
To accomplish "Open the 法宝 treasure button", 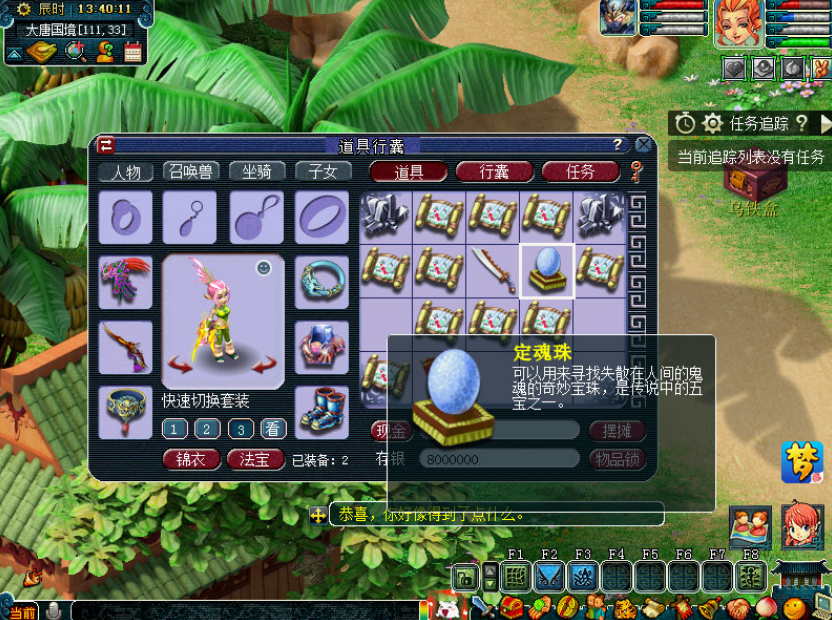I will (256, 460).
